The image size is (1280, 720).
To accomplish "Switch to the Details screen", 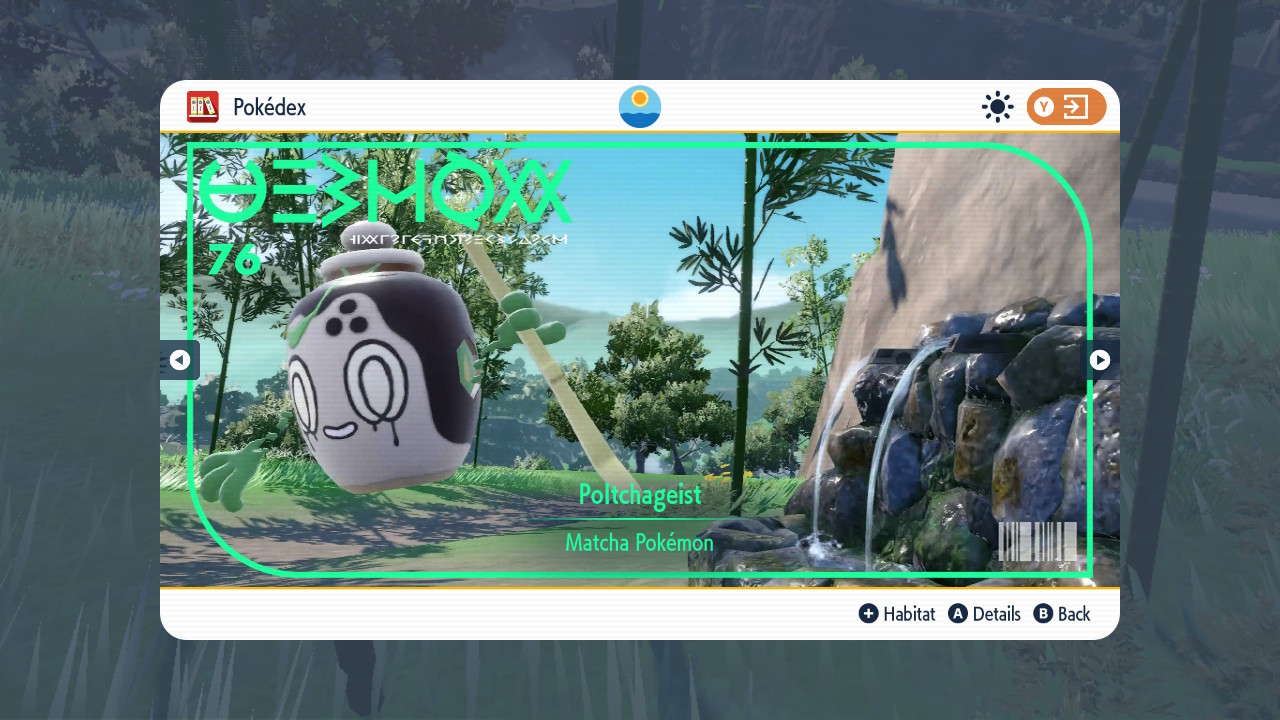I will point(995,613).
